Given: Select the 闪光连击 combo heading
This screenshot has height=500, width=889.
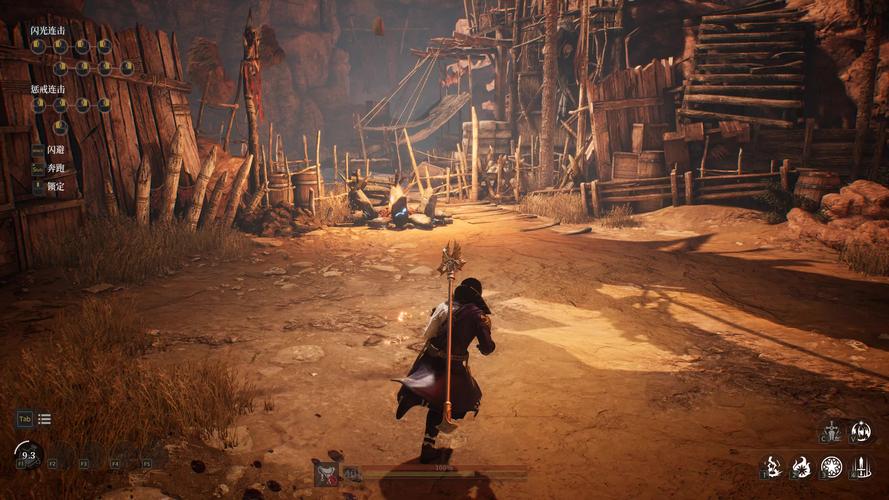Looking at the screenshot, I should tap(46, 31).
